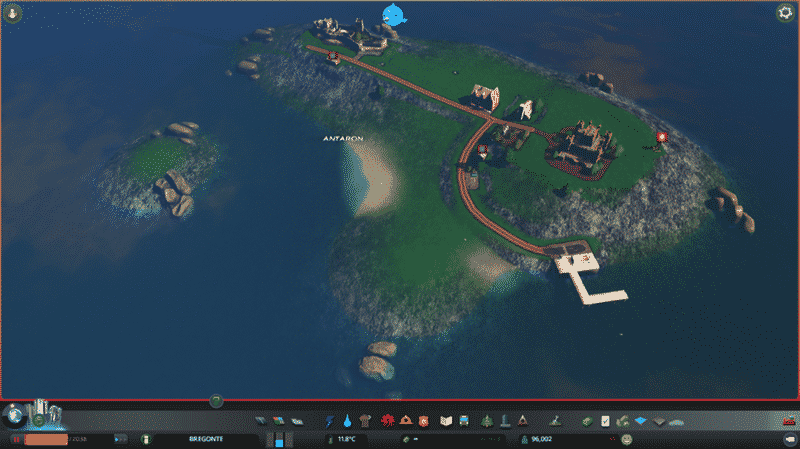Screen dimensions: 800x449
Task: Open the Public Transport bus menu
Action: (465, 421)
